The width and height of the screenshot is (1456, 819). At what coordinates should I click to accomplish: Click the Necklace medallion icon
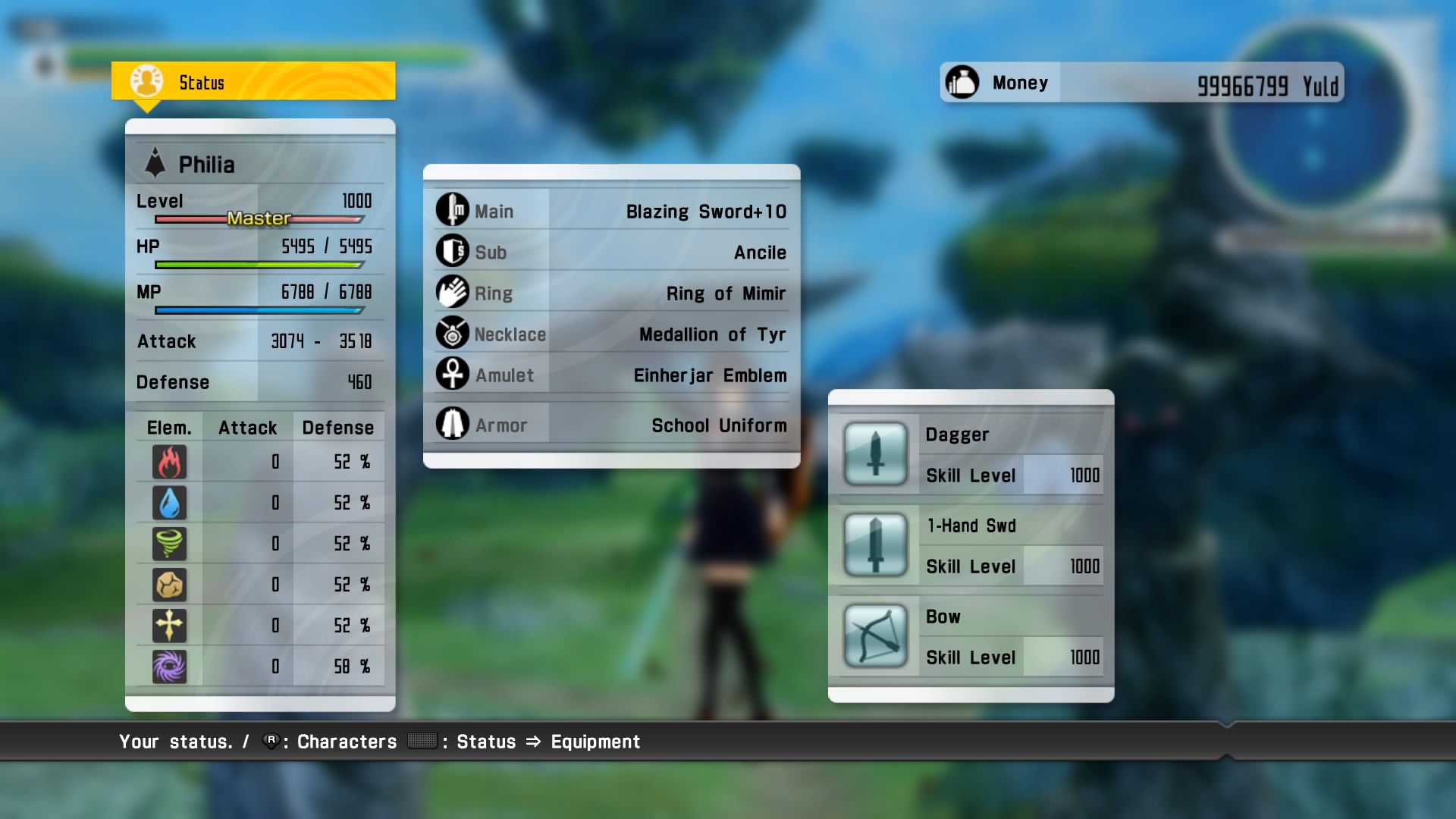(x=453, y=334)
